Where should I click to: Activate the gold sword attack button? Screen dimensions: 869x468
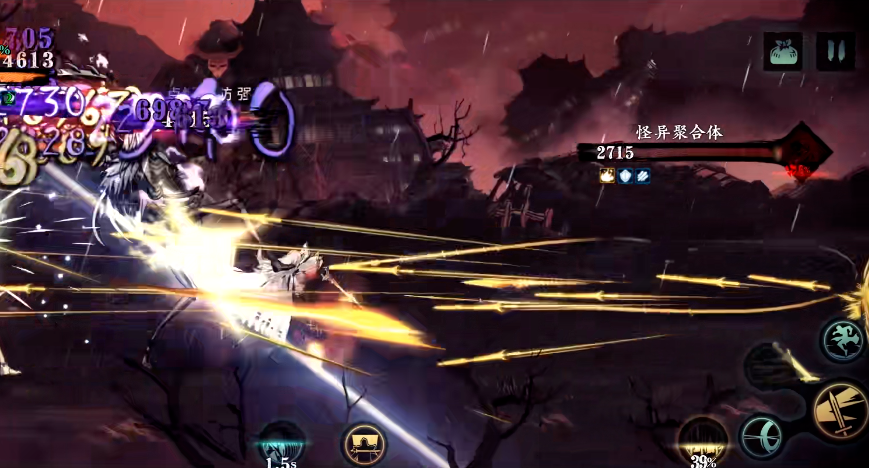coord(838,410)
